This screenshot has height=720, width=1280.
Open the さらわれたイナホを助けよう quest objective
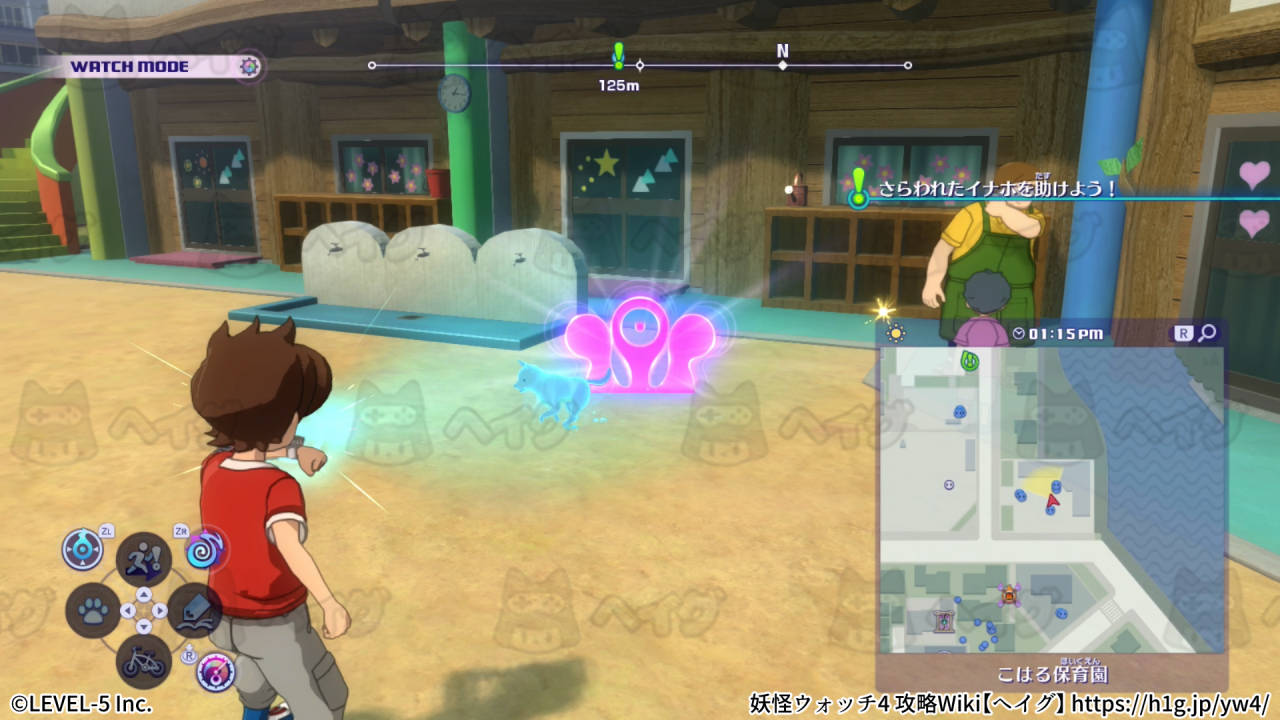(x=996, y=189)
